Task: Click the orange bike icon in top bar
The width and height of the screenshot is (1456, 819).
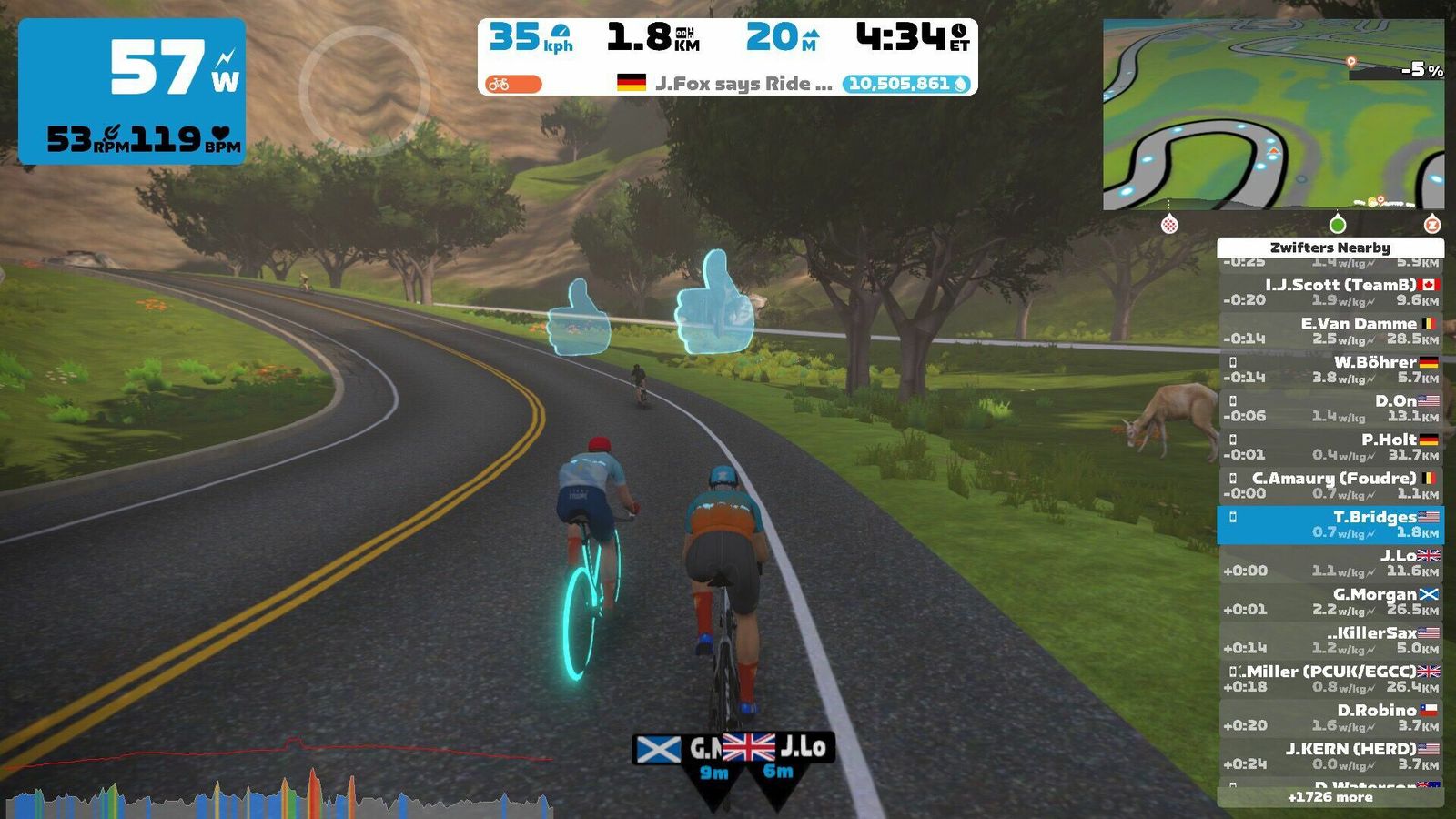Action: coord(512,84)
